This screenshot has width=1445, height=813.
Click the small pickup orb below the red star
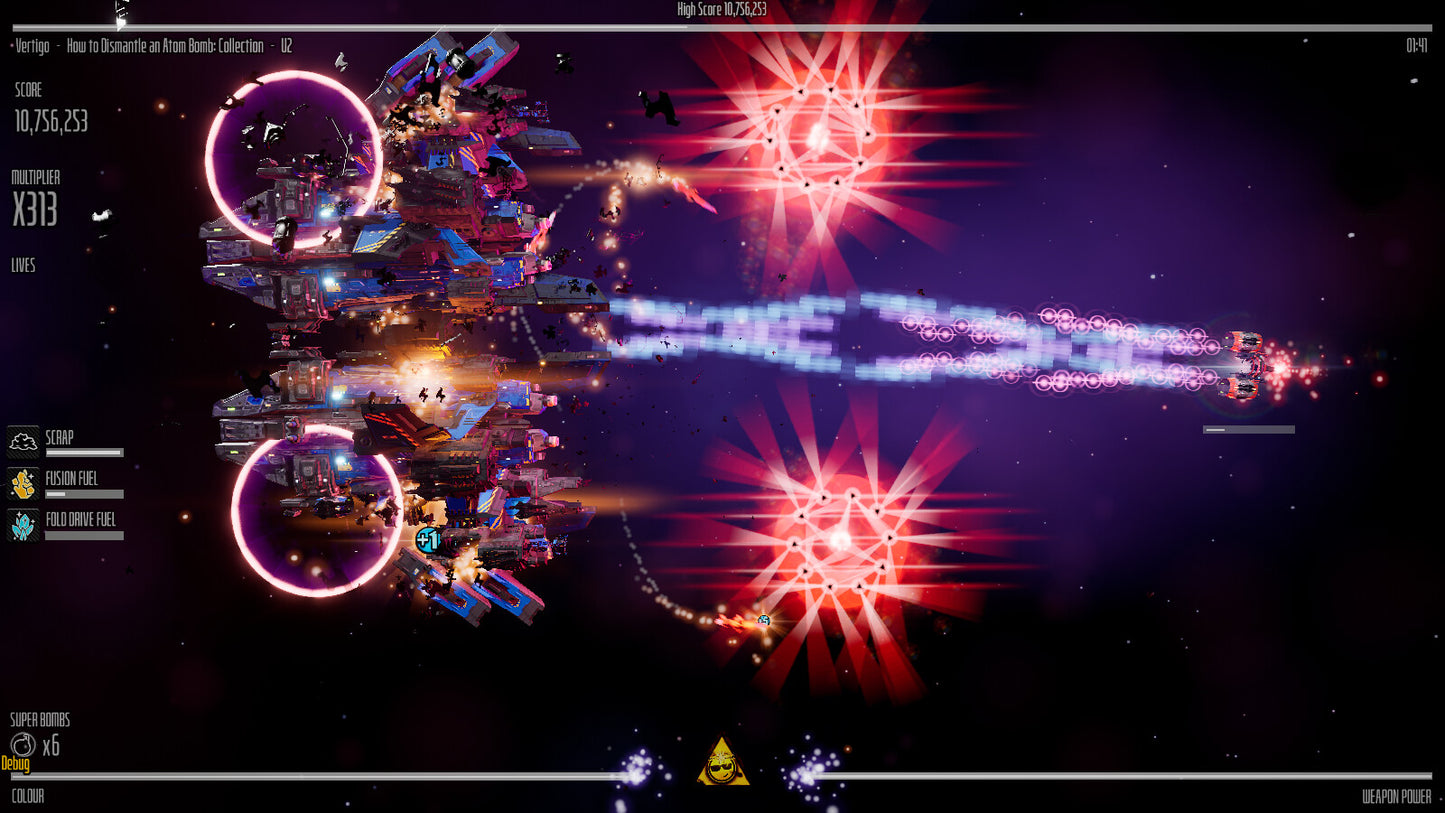click(762, 620)
